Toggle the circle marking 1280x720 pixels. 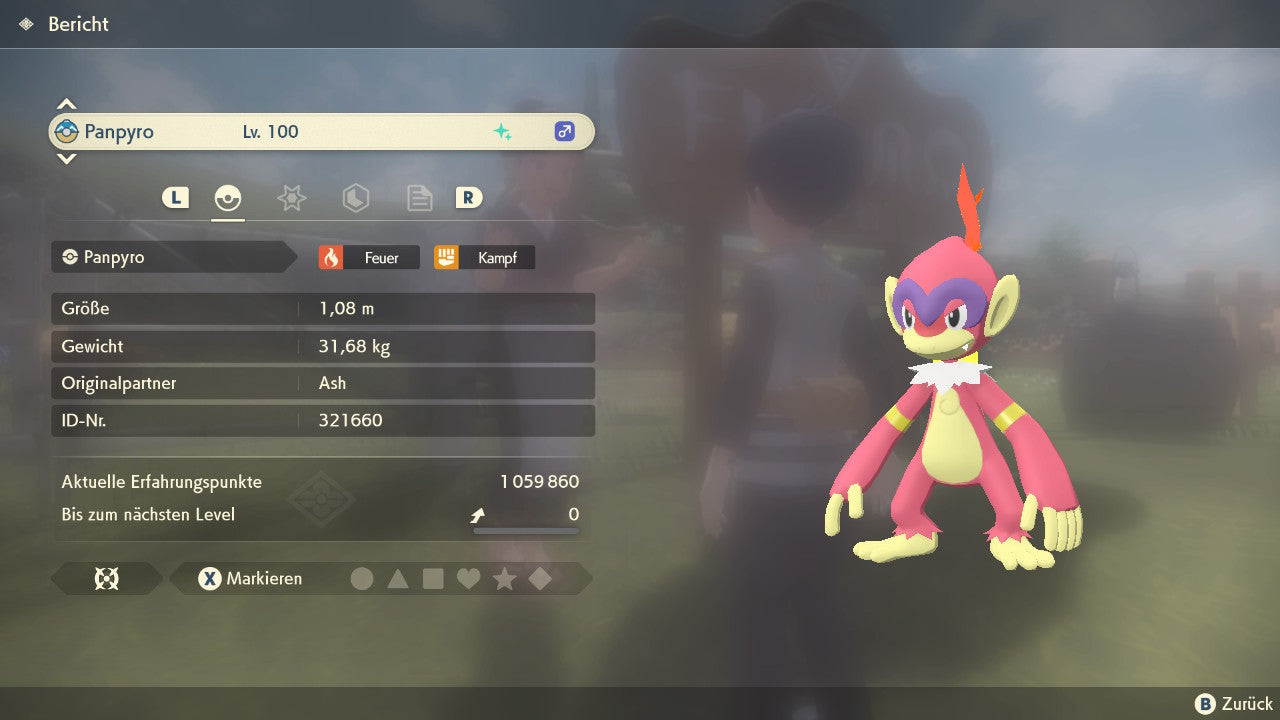point(362,579)
